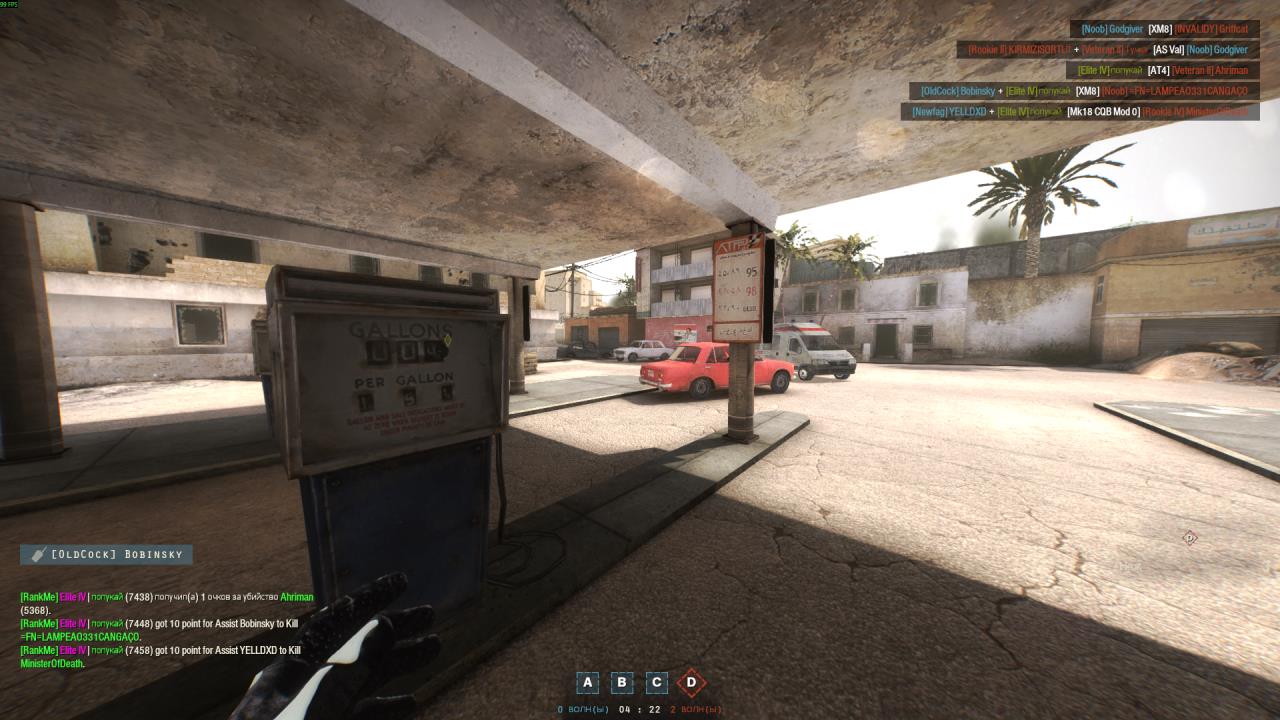
Task: Select objective marker B
Action: pyautogui.click(x=621, y=683)
